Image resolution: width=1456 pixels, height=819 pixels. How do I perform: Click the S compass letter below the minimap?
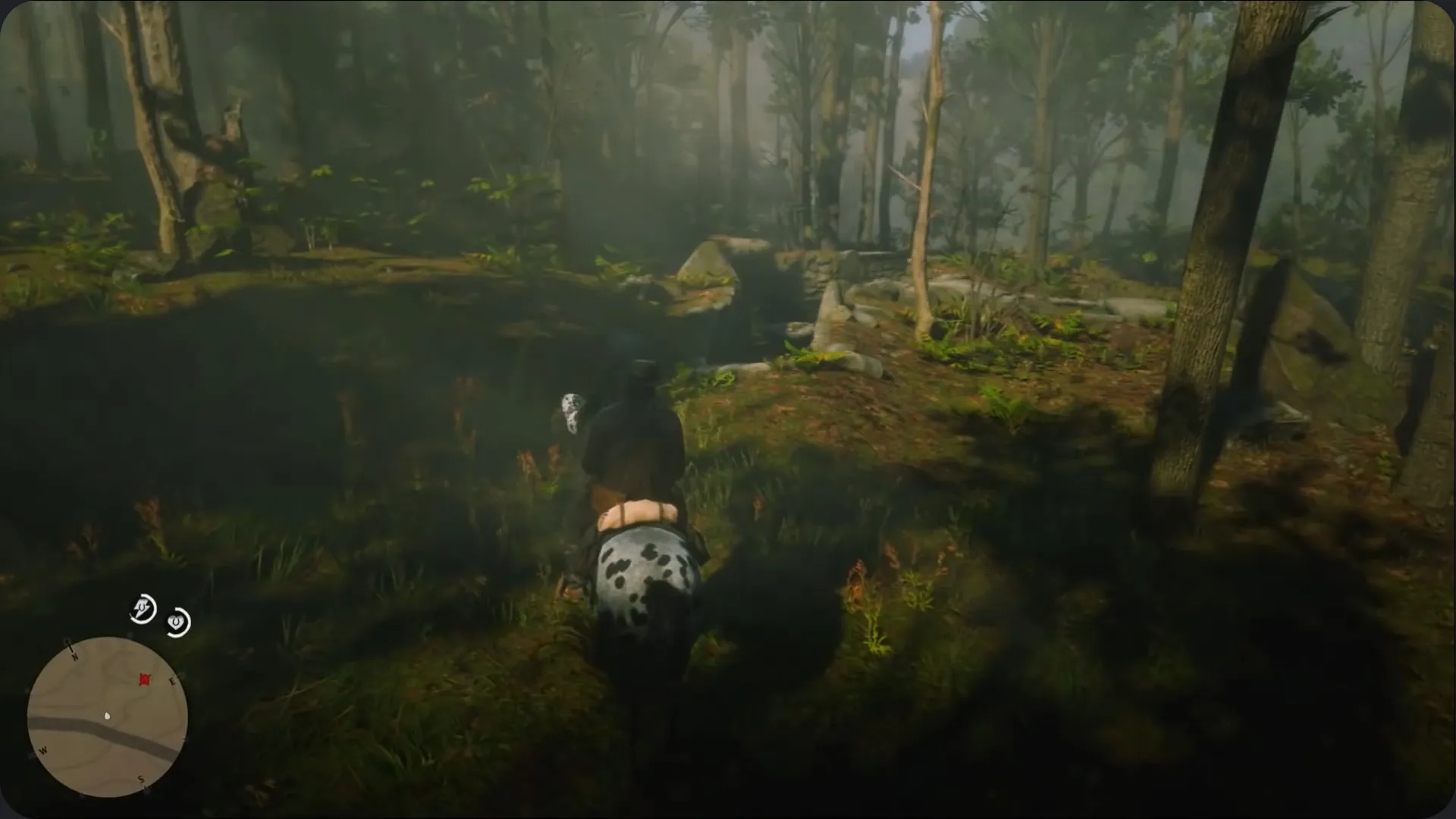click(141, 780)
